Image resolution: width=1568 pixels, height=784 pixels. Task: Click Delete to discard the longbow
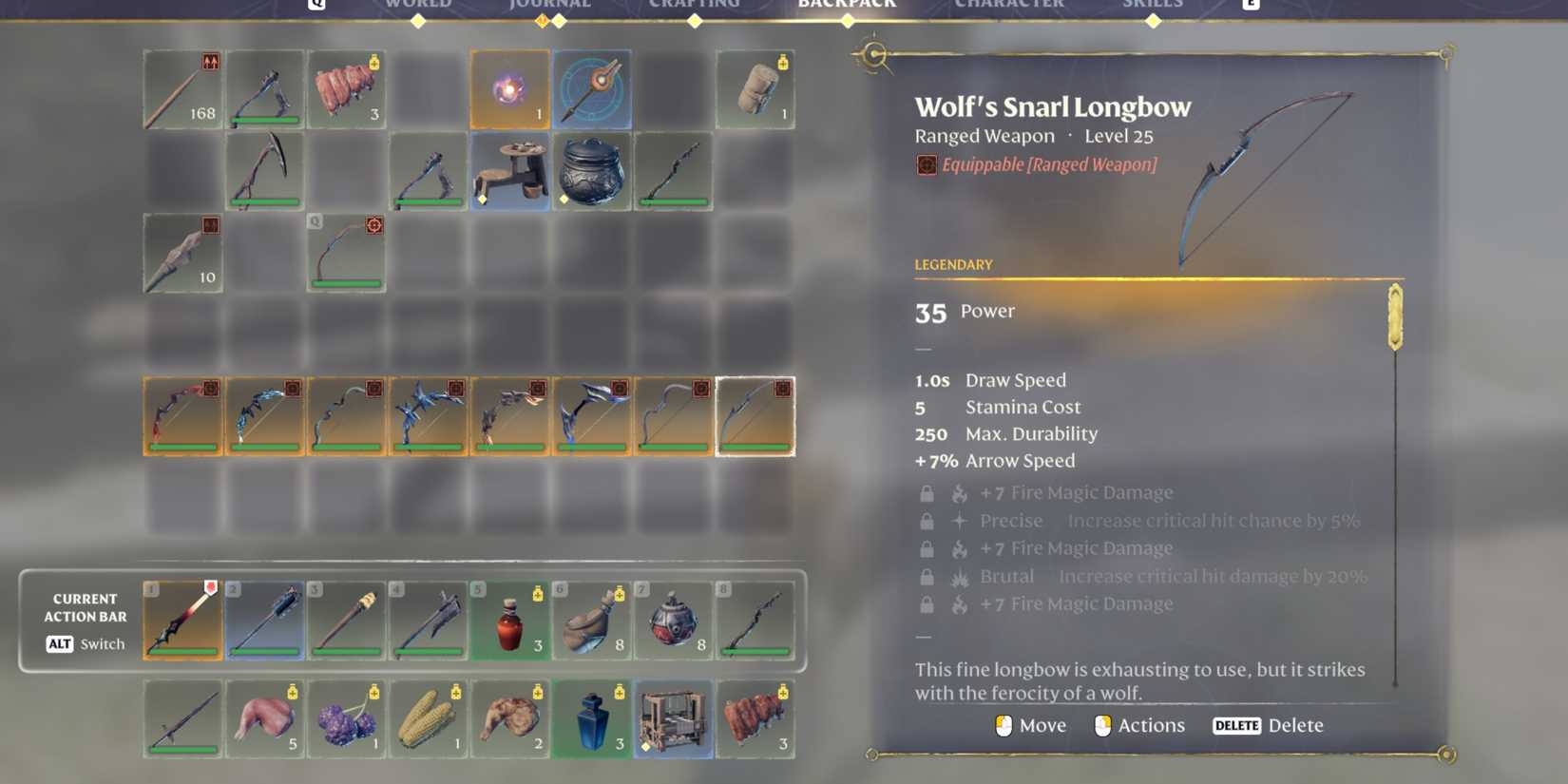1296,725
